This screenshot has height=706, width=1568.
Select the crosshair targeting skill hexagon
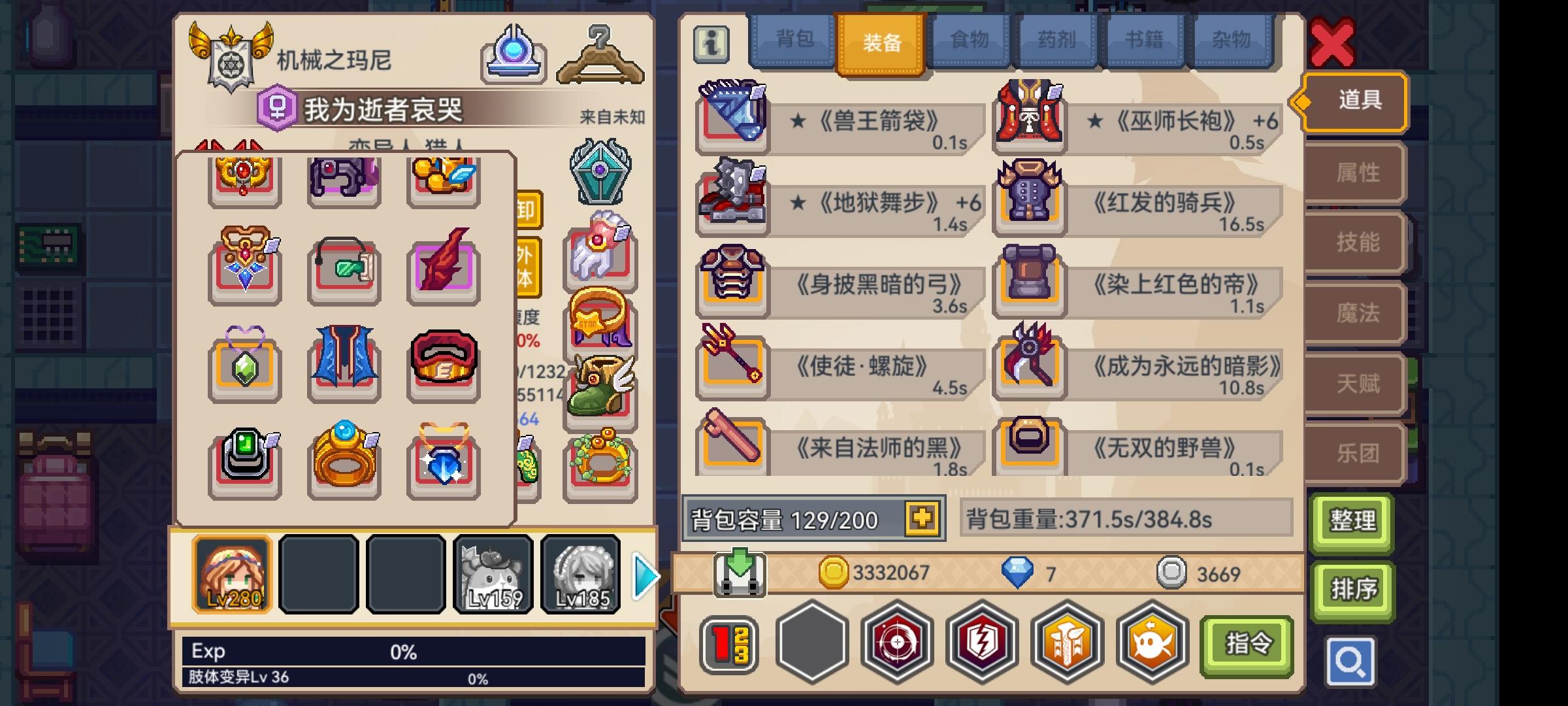898,644
